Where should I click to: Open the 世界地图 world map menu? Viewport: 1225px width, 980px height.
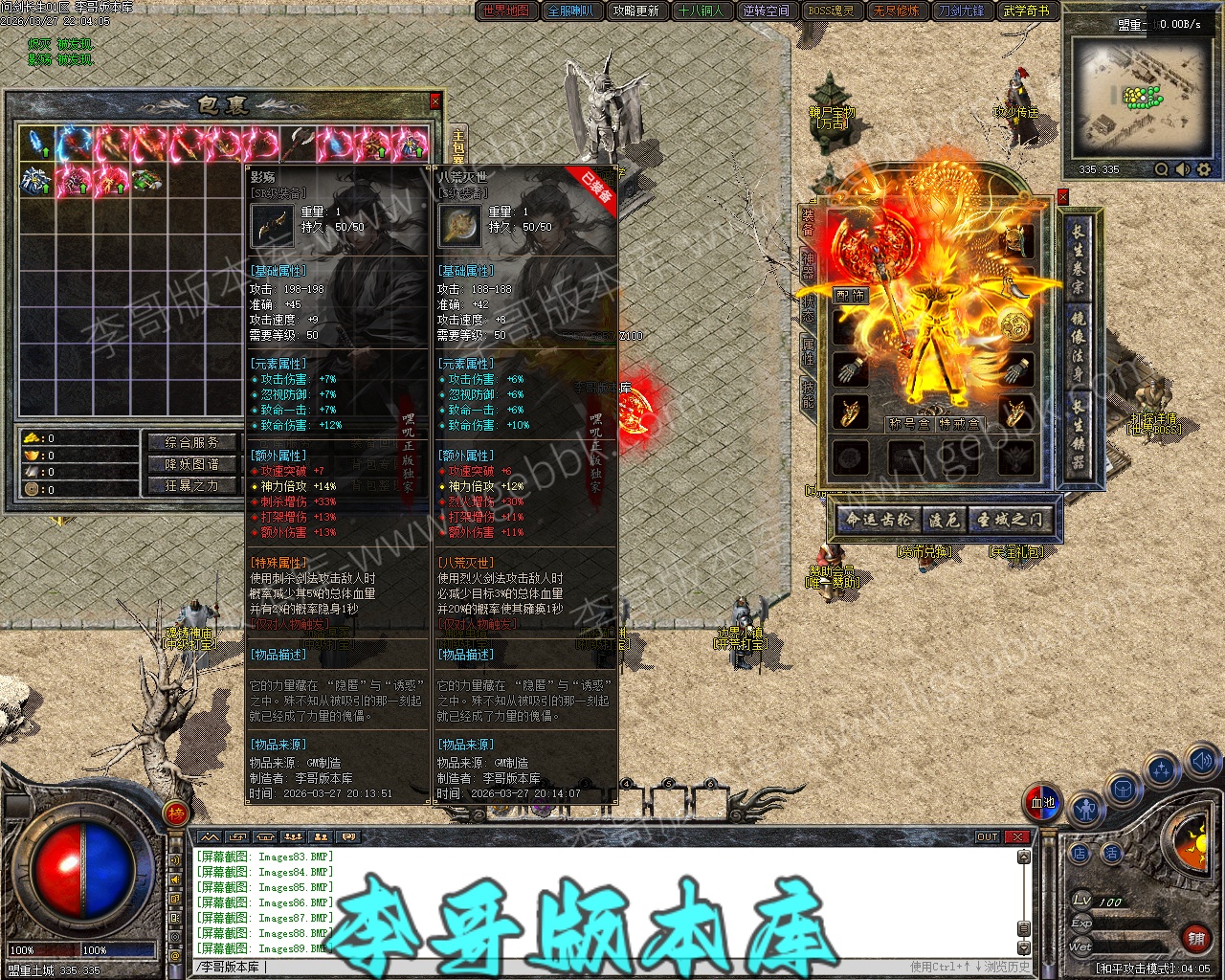tap(506, 11)
